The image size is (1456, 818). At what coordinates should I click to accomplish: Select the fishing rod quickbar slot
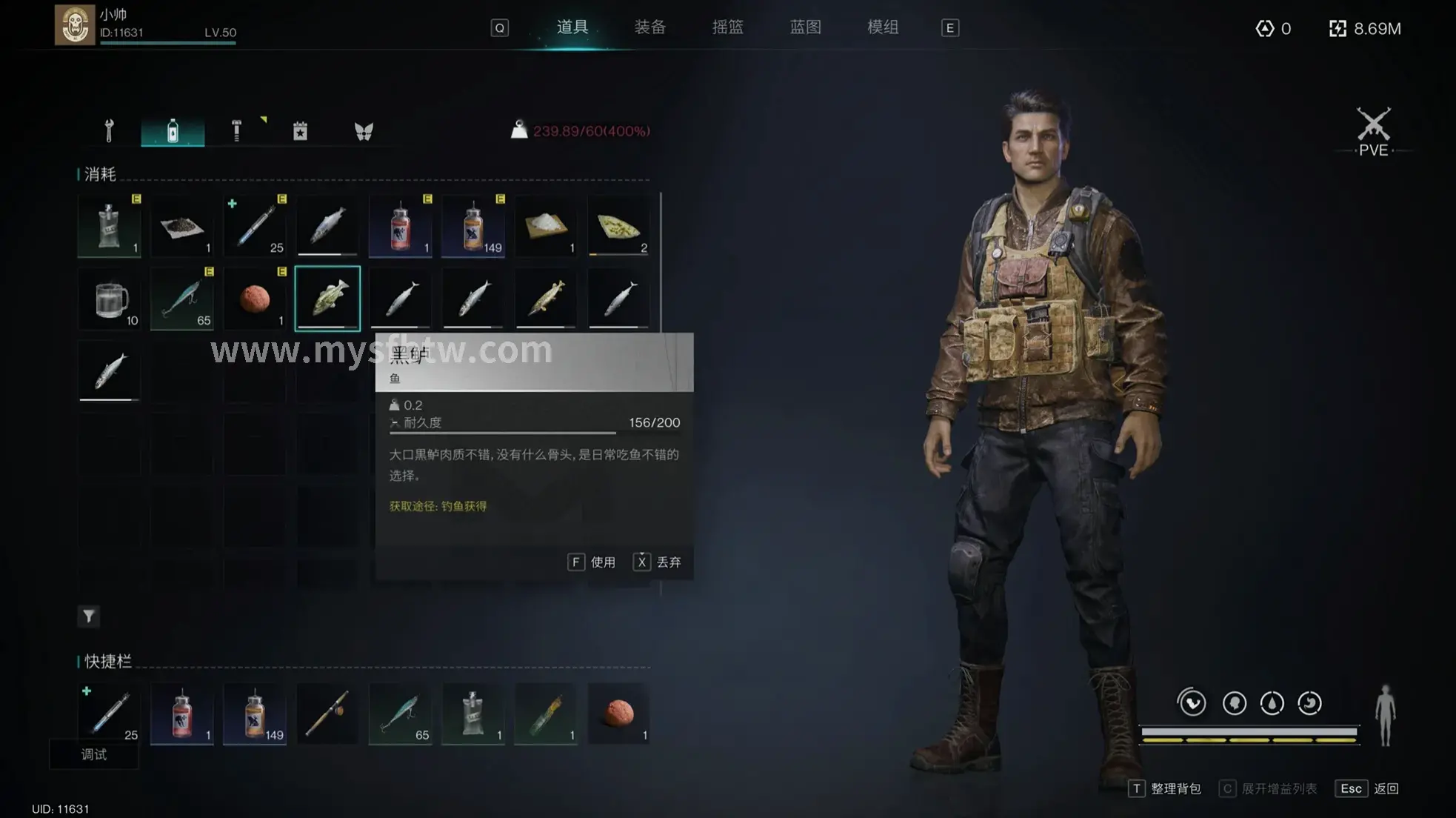point(327,714)
